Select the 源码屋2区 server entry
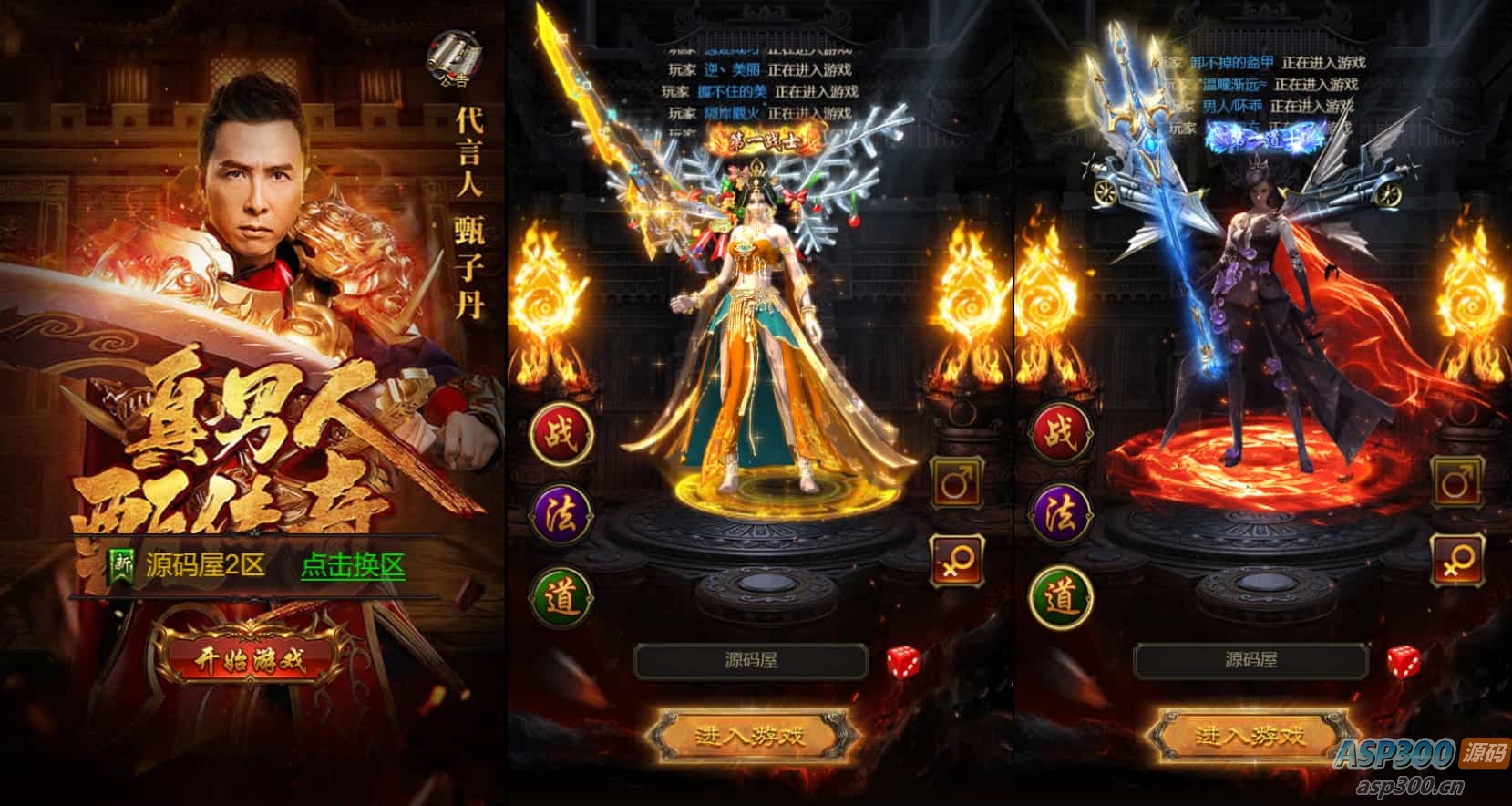Screen dimensions: 1512x806 click(204, 566)
